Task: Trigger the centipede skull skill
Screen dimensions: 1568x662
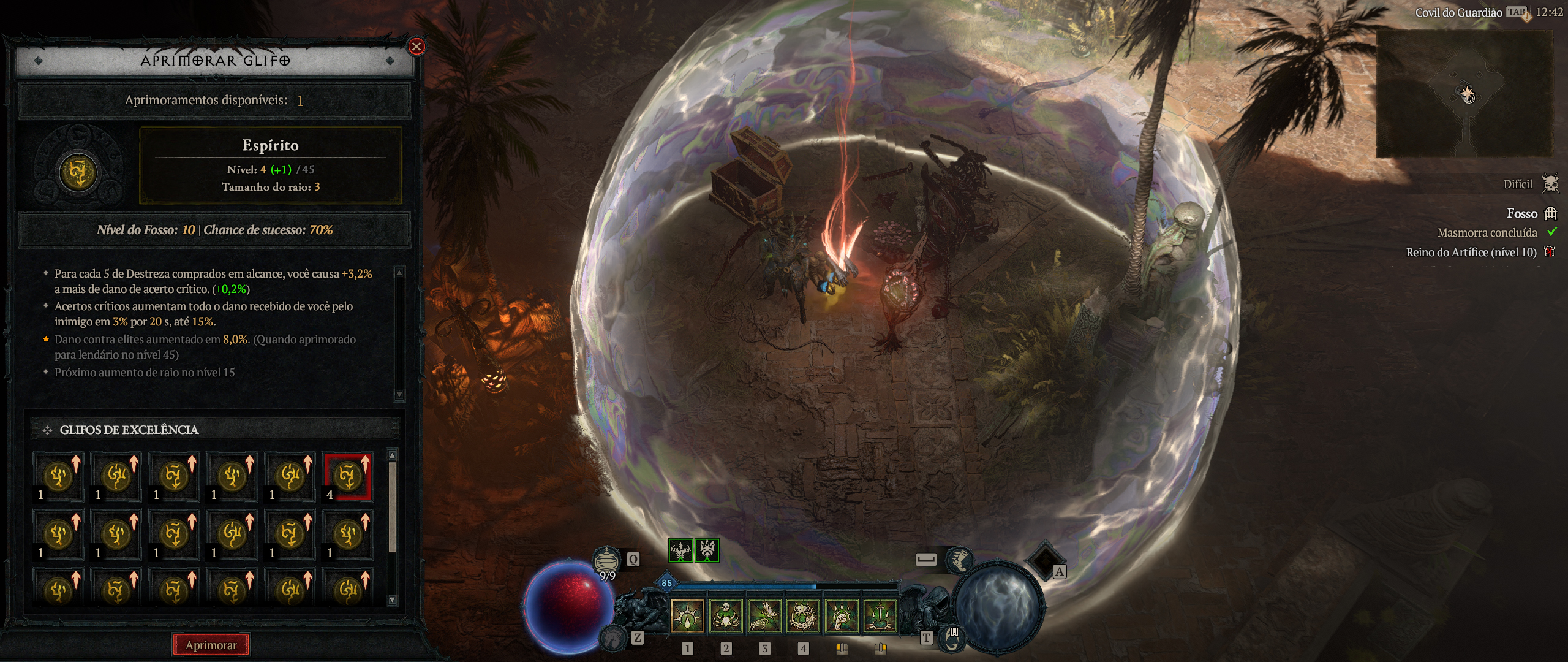Action: 803,615
